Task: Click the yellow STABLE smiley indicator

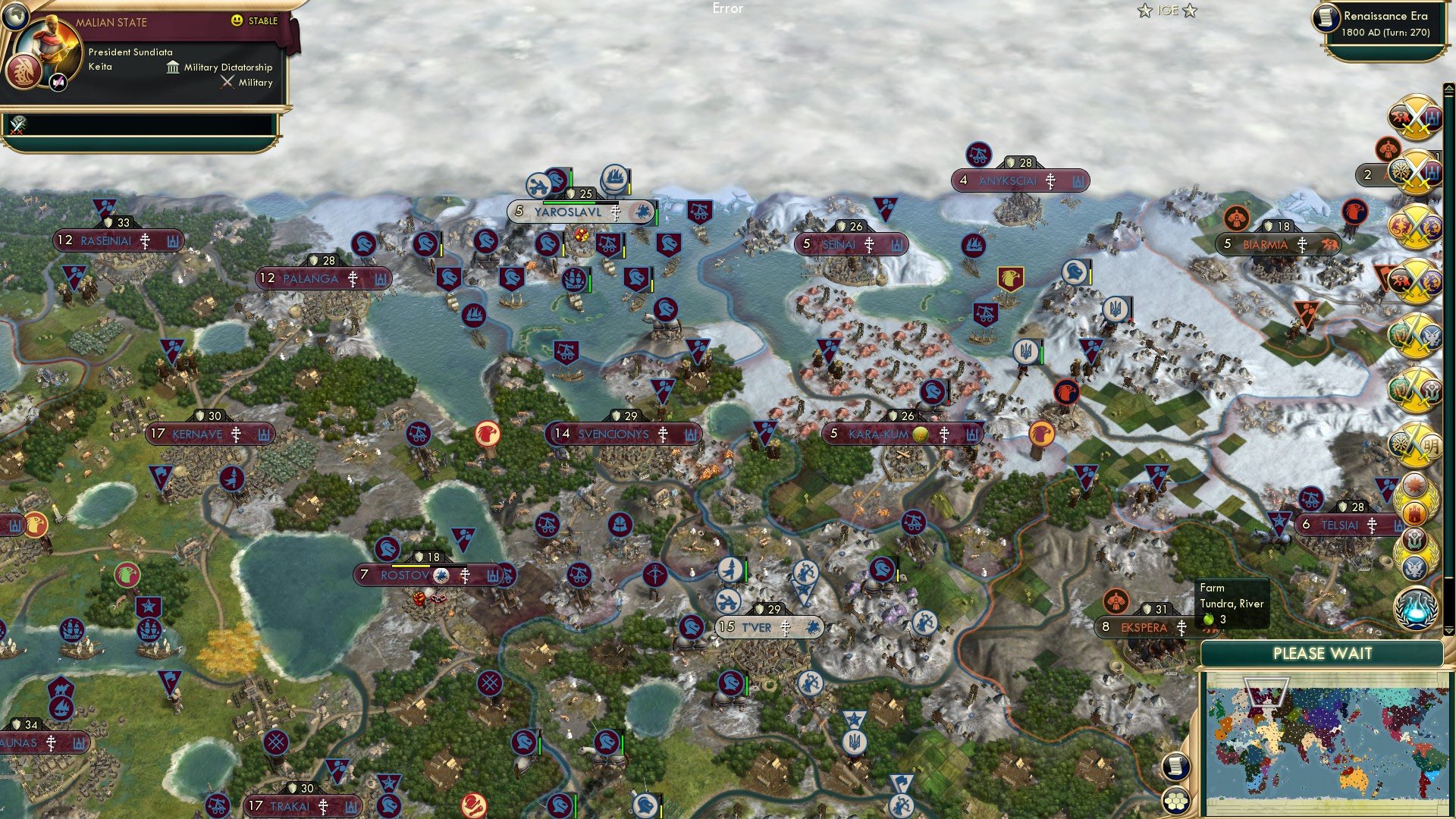Action: [x=237, y=20]
